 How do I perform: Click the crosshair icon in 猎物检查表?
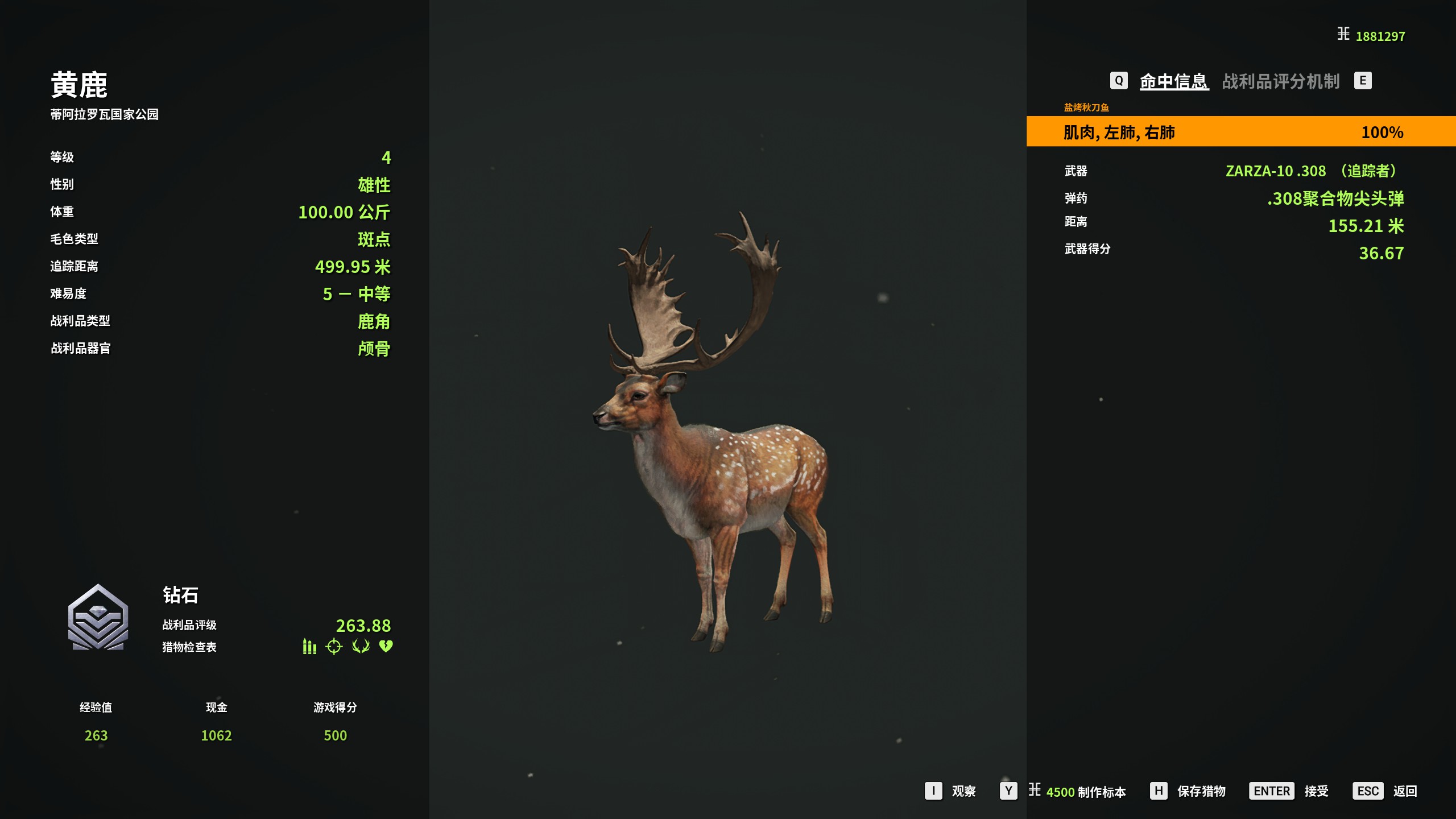click(x=334, y=647)
